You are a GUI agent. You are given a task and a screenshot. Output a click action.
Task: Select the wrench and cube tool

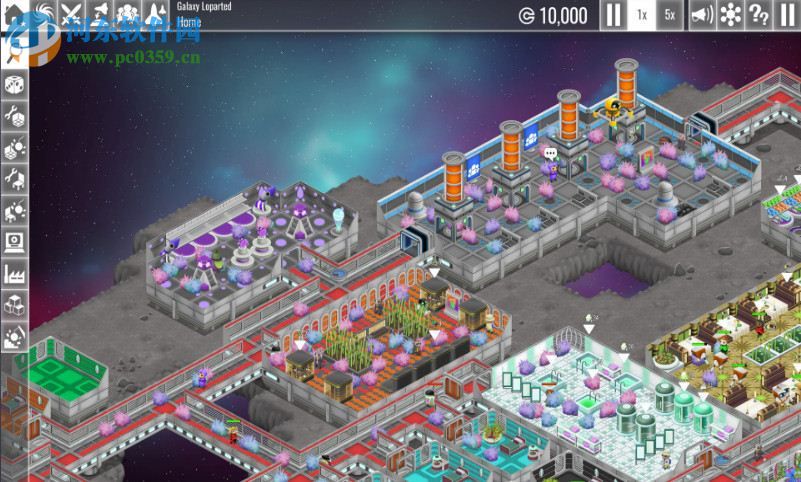pos(15,117)
